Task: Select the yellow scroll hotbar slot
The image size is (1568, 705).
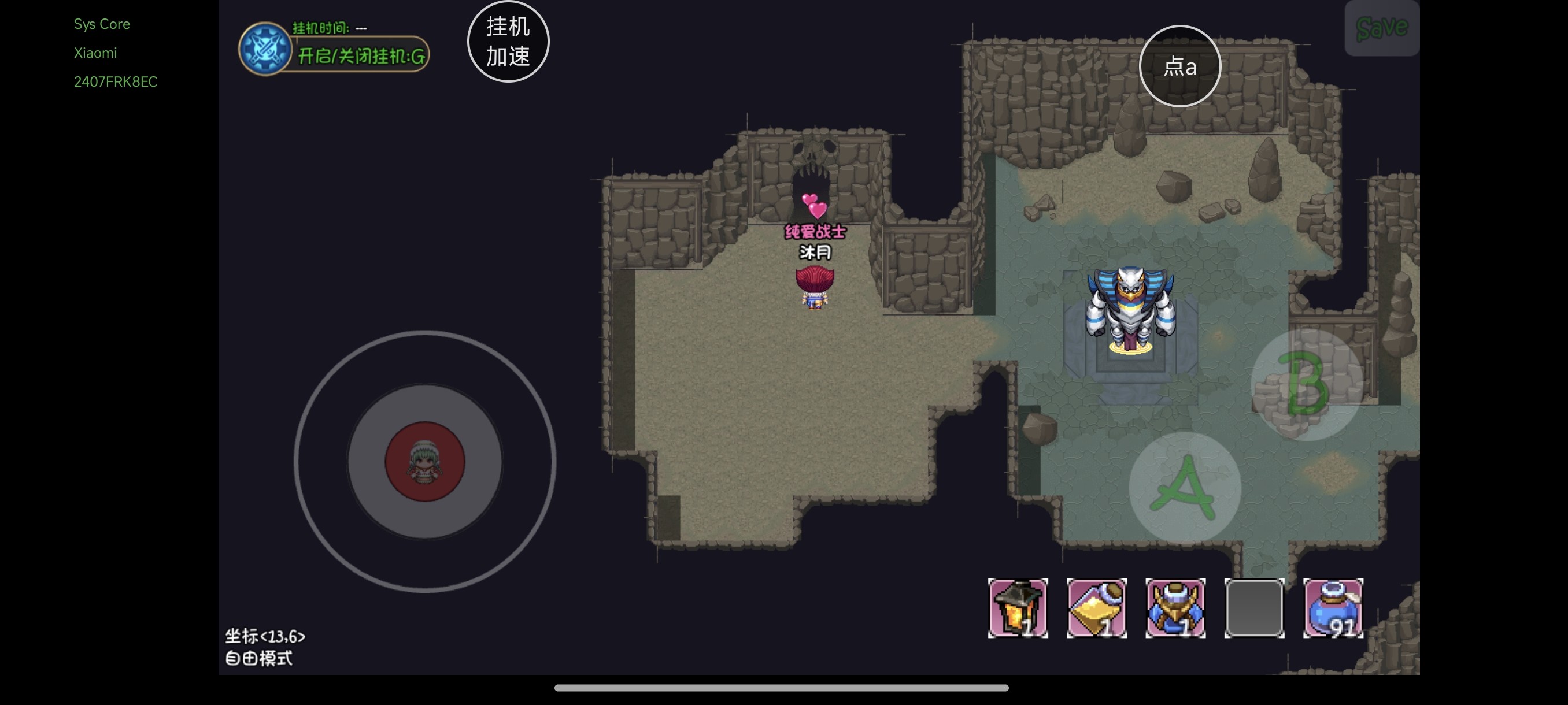Action: (1096, 608)
